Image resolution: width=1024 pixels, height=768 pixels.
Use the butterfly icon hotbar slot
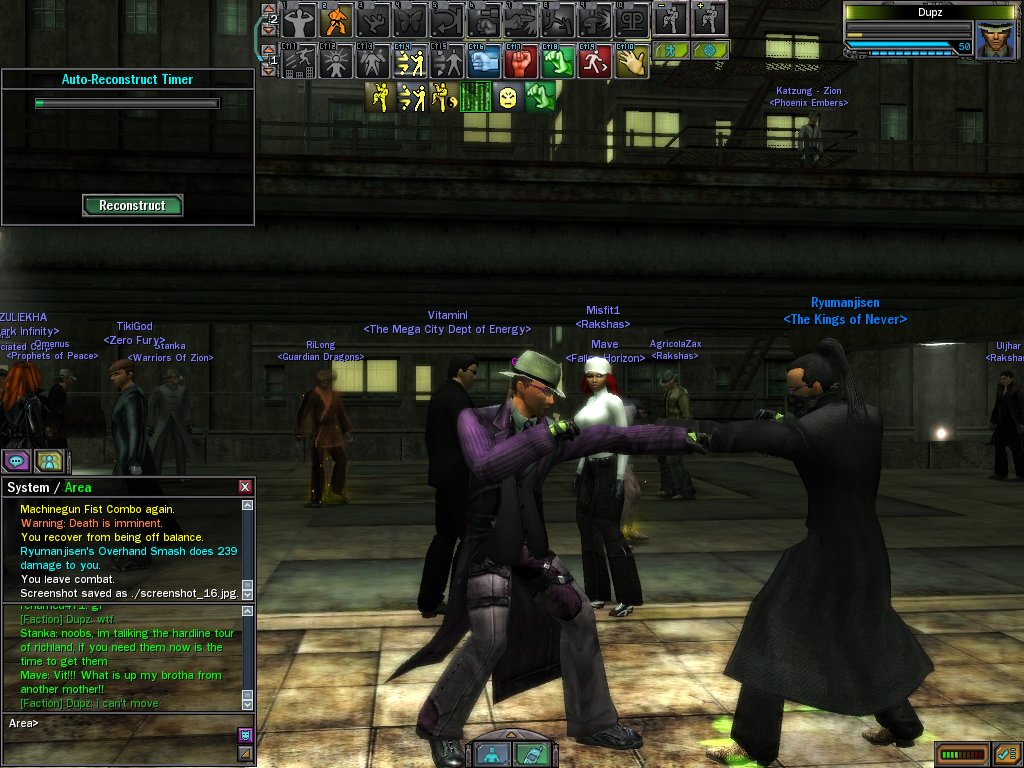[x=411, y=19]
